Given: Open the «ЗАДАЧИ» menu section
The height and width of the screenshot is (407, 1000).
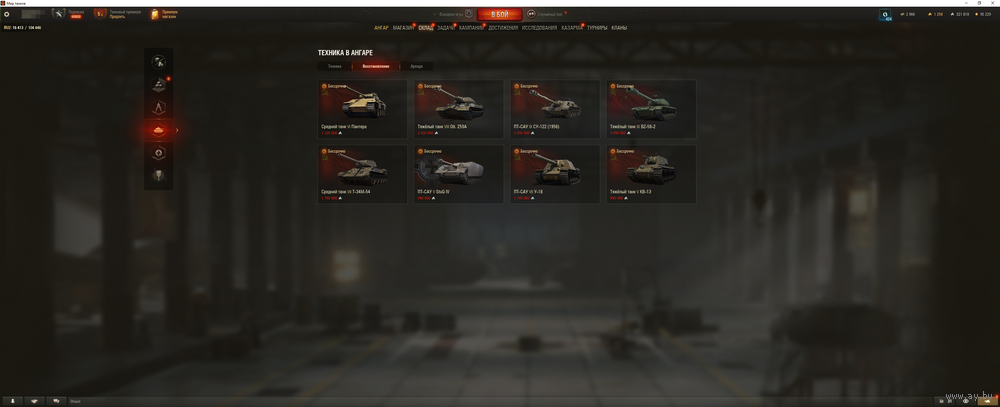Looking at the screenshot, I should pyautogui.click(x=446, y=28).
